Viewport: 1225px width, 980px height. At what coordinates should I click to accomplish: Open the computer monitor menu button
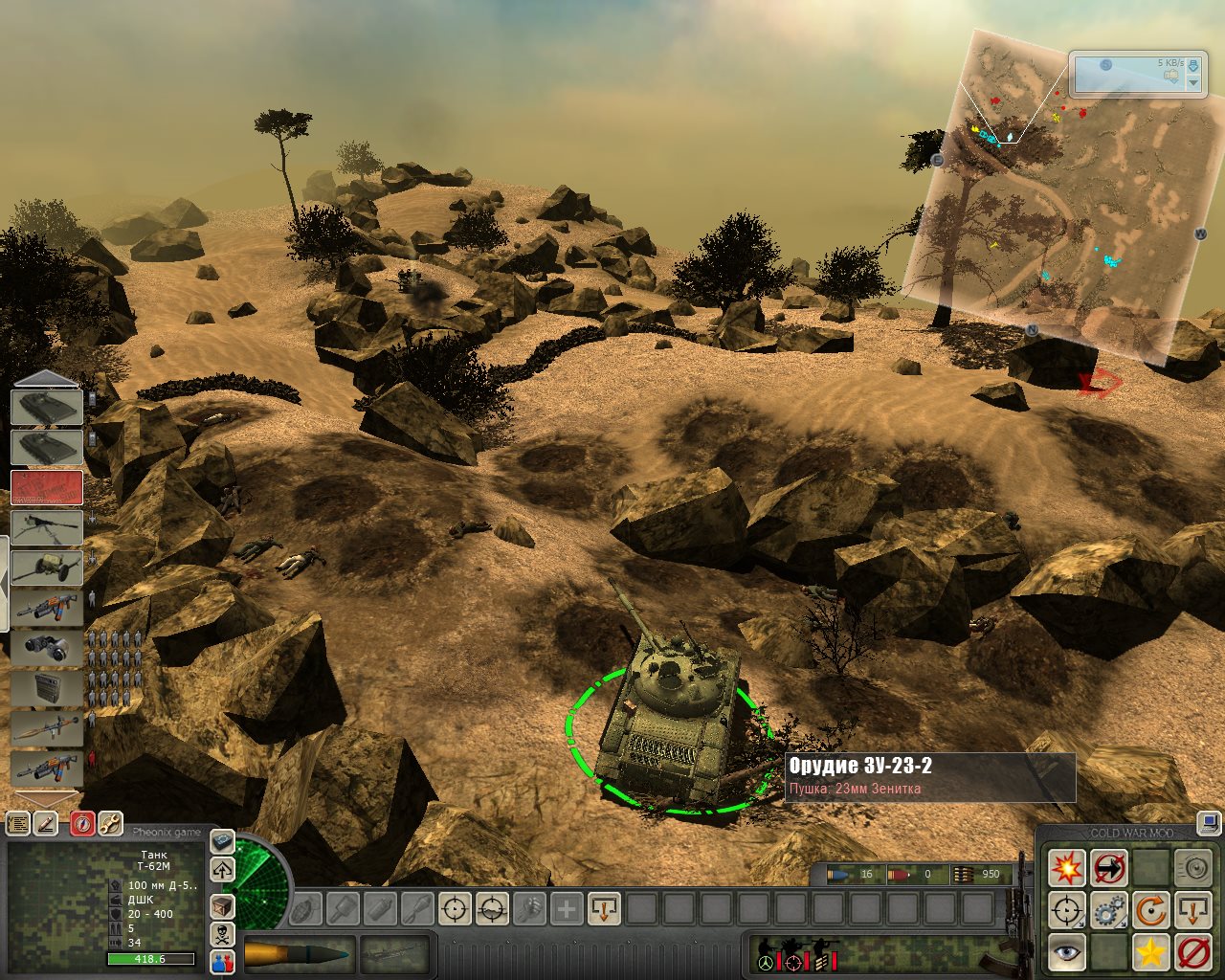tap(1210, 823)
